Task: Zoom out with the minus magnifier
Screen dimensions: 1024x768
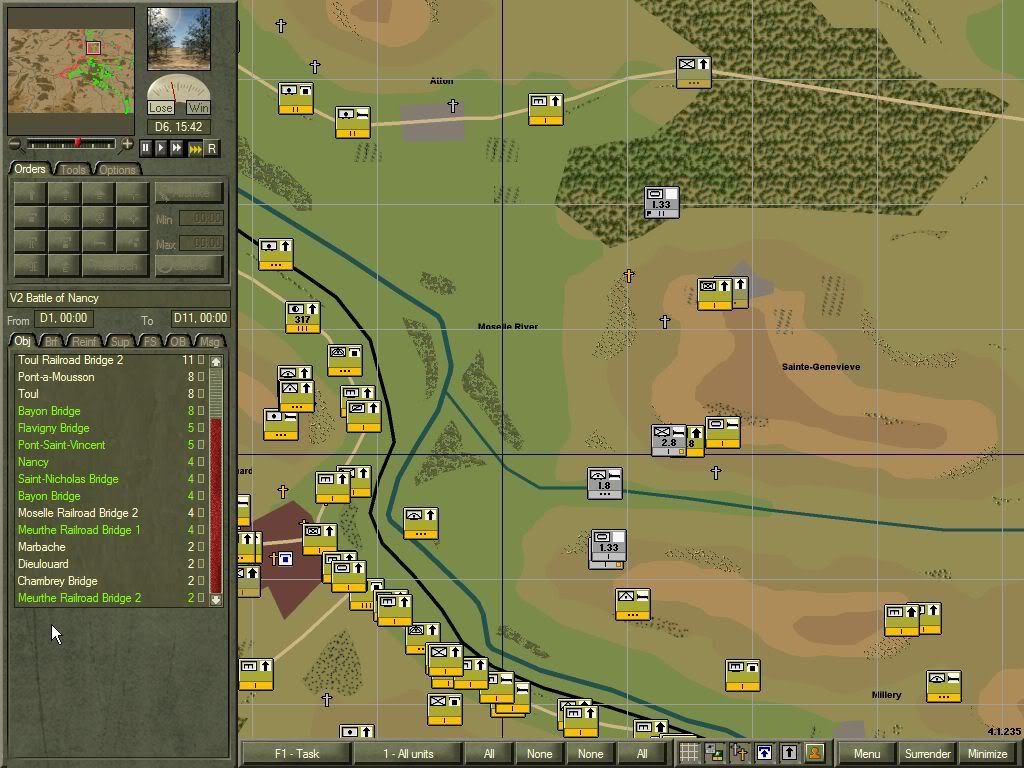Action: coord(14,145)
